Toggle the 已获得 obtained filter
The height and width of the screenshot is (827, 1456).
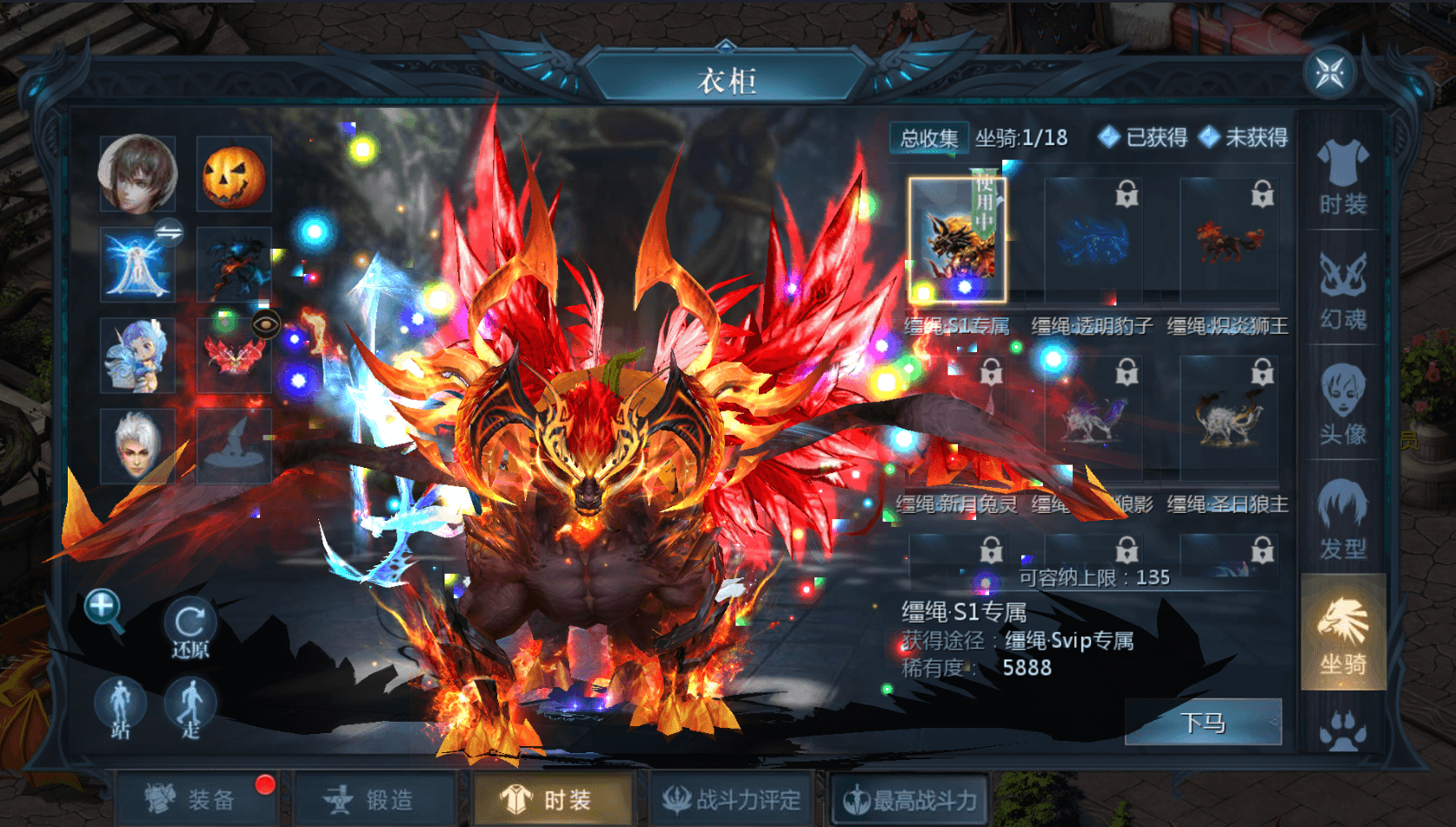coord(1145,137)
